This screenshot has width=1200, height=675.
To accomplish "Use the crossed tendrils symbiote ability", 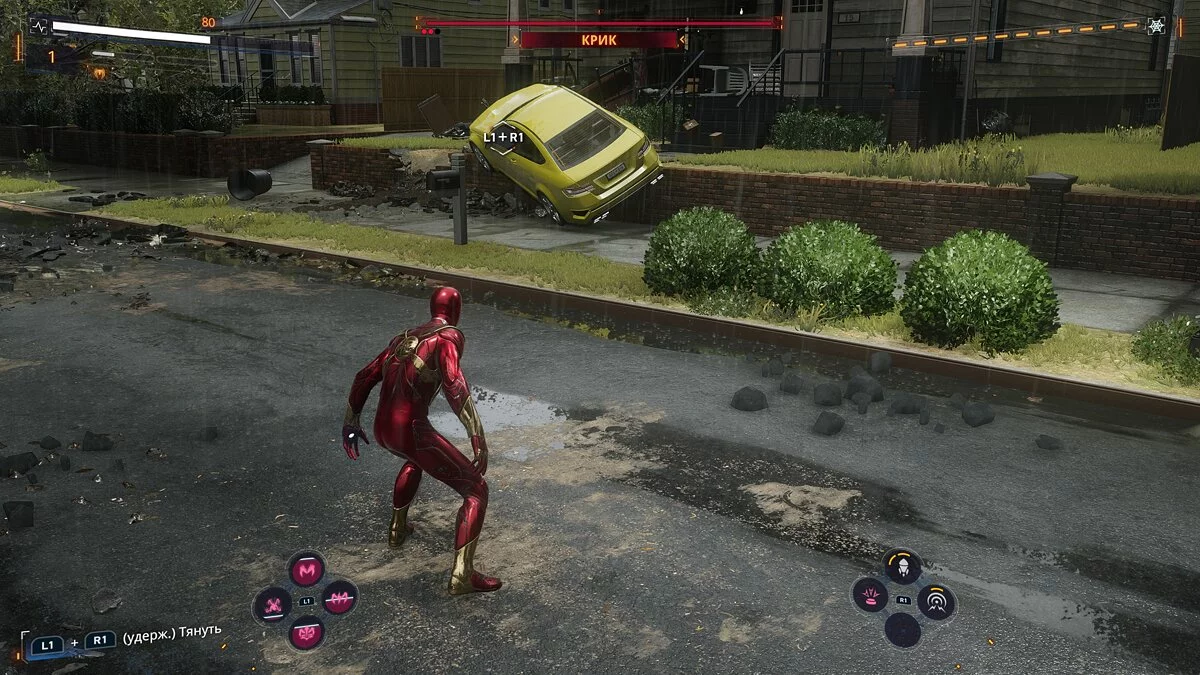I will [272, 603].
